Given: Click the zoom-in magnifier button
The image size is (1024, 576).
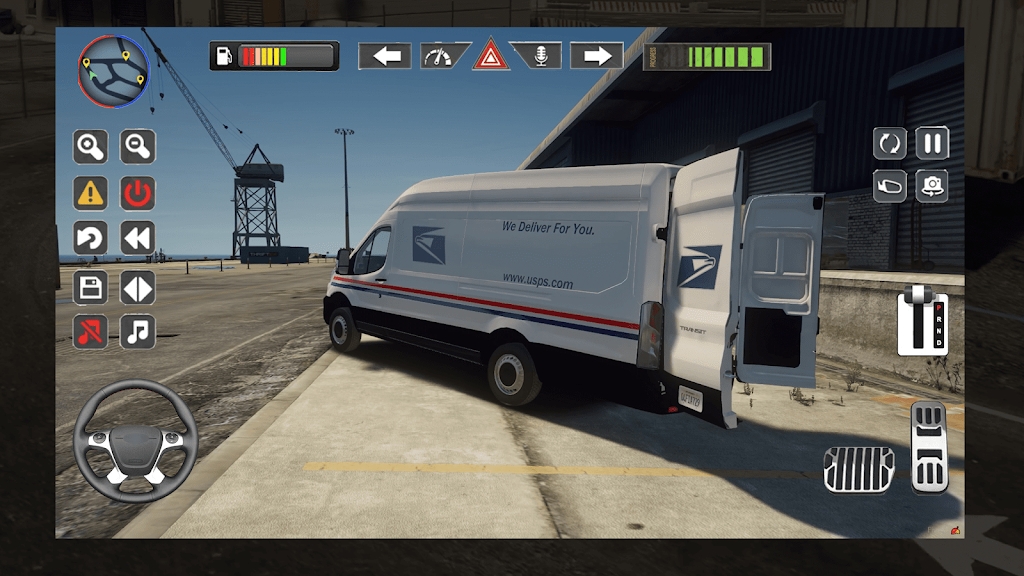Looking at the screenshot, I should (90, 147).
